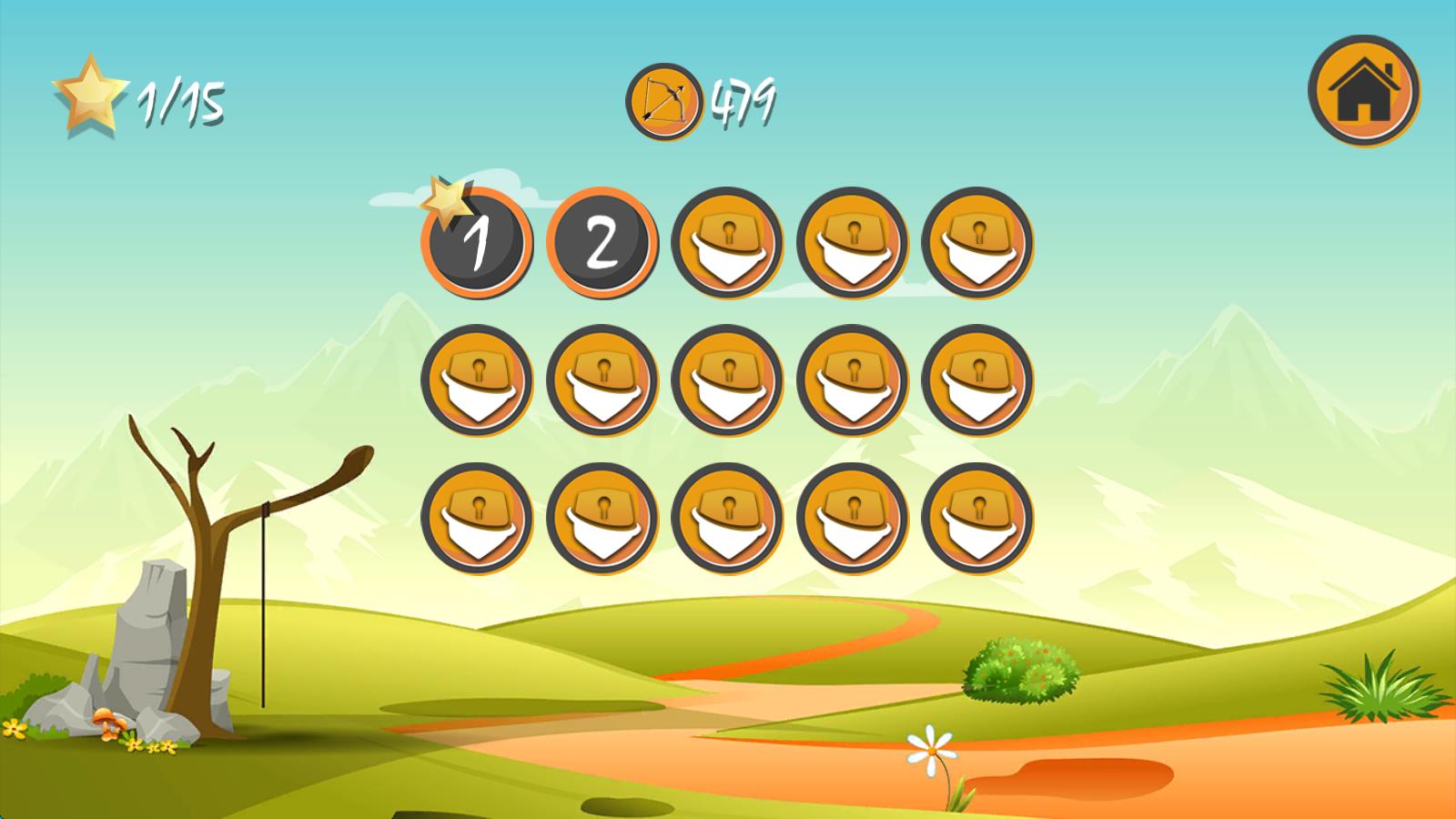
Task: Choose level 2
Action: click(x=602, y=243)
